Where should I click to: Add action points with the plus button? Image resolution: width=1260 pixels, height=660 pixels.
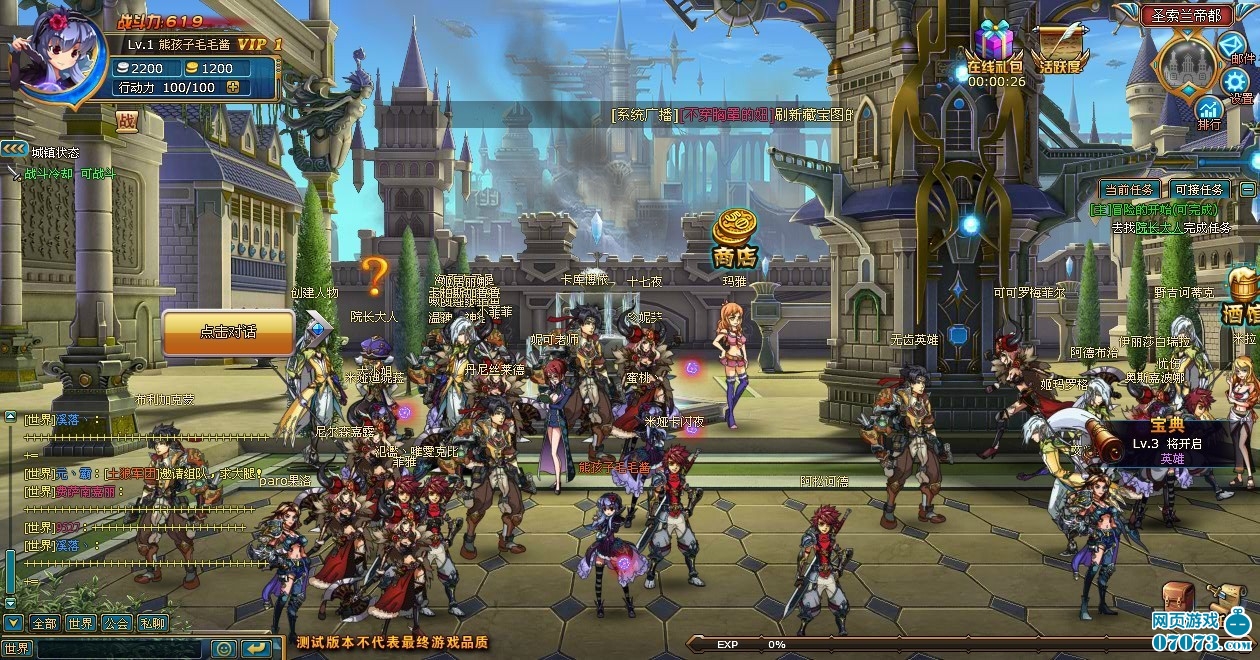point(233,87)
